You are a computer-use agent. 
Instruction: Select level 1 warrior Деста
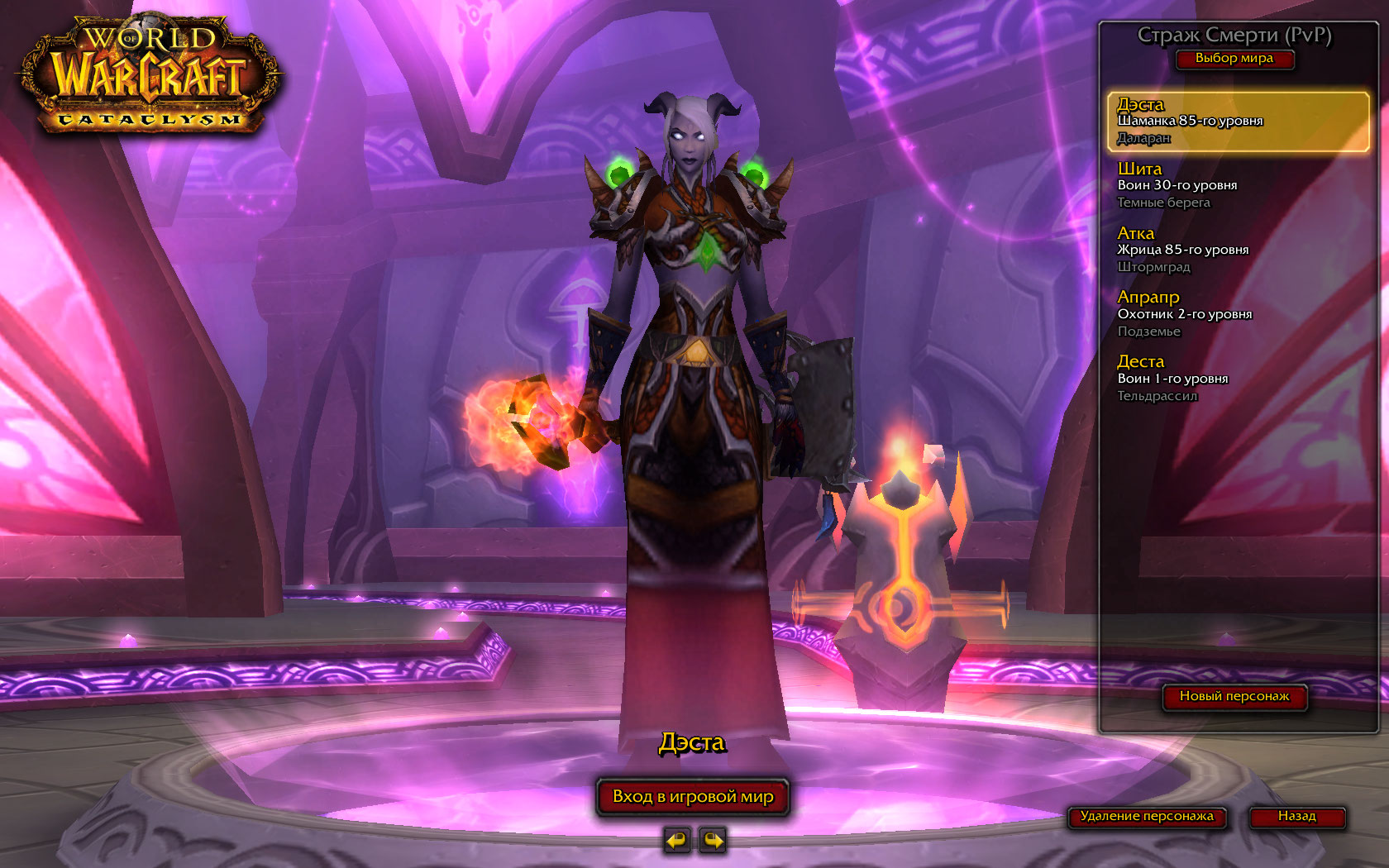pyautogui.click(x=1238, y=379)
